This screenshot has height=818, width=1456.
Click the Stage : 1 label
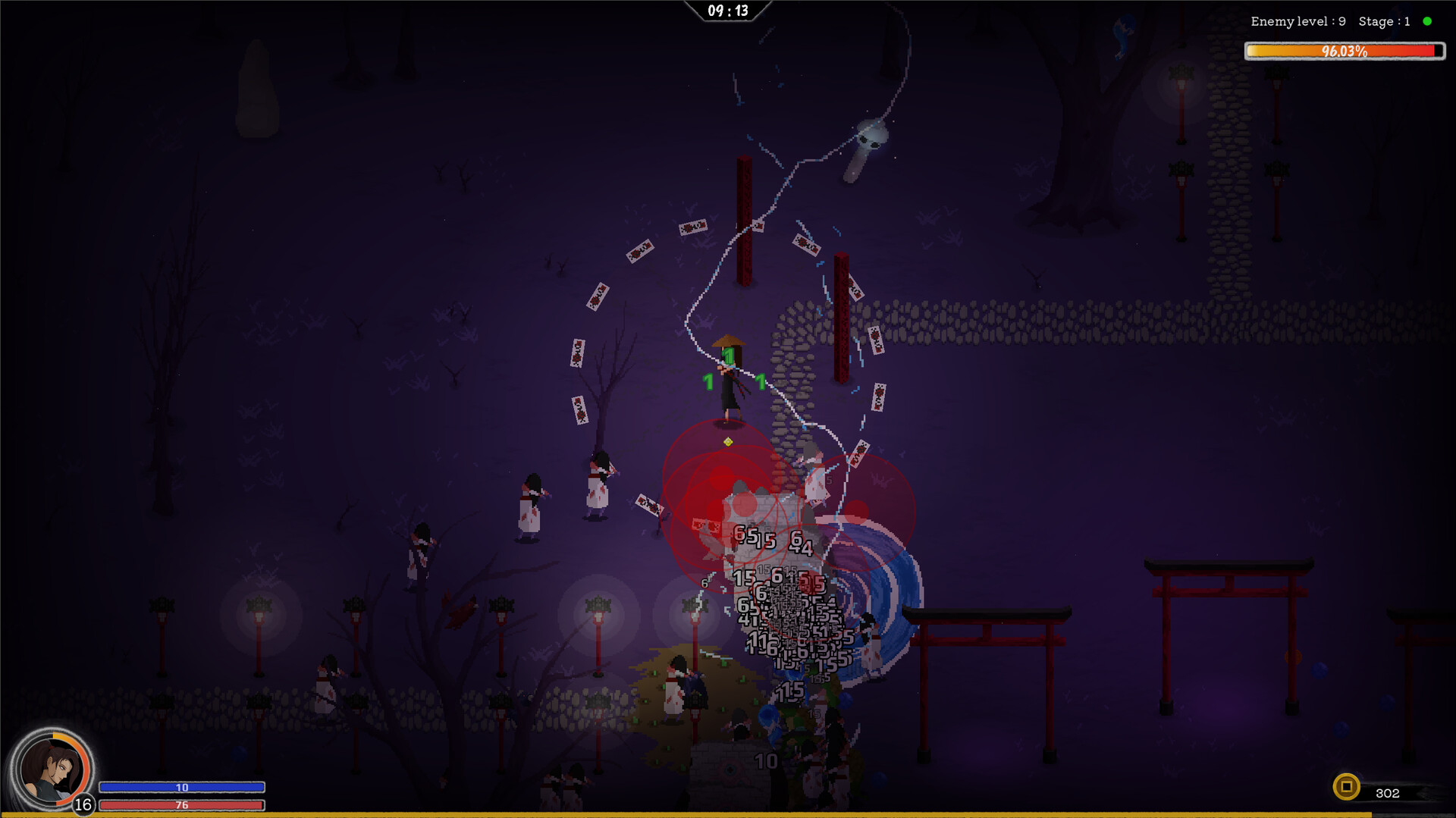click(x=1385, y=21)
